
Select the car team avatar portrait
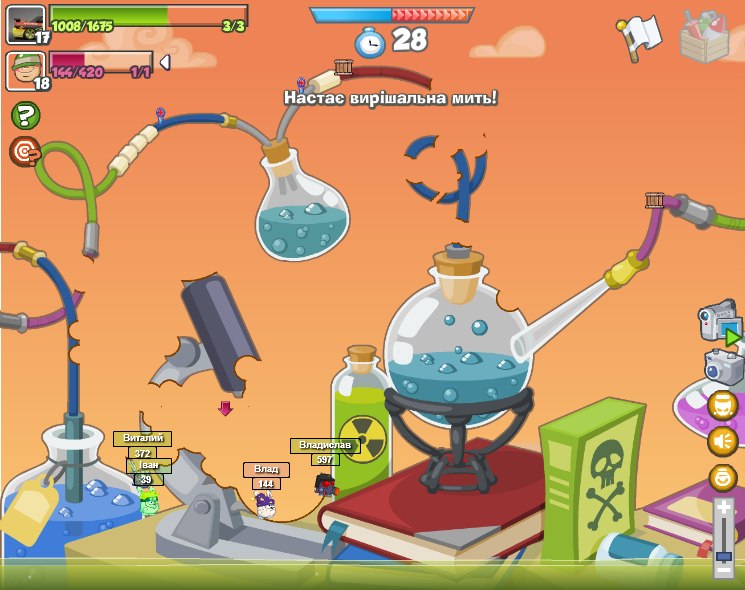point(26,24)
